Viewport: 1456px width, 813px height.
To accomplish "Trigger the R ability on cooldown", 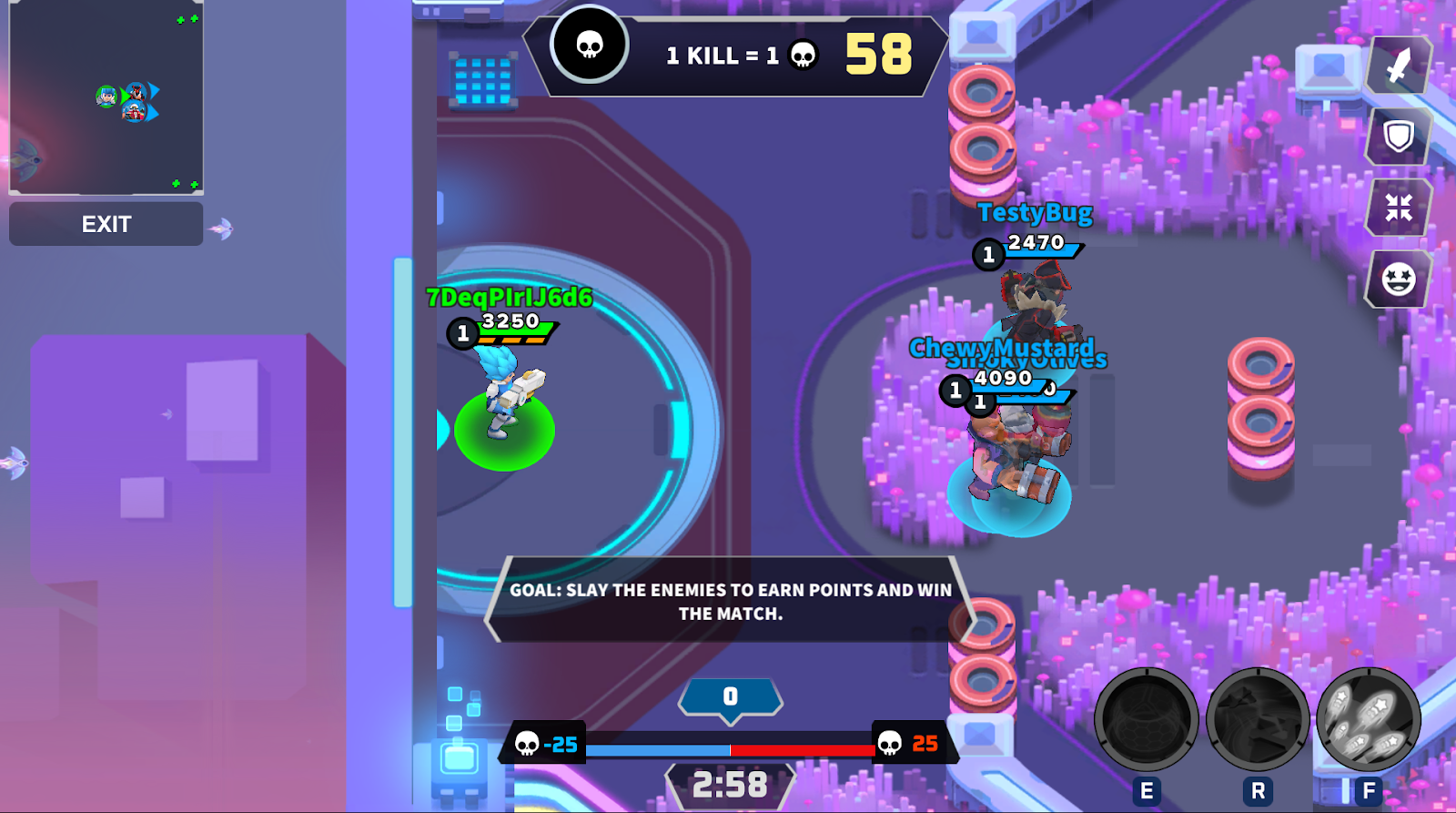I will pos(1259,719).
